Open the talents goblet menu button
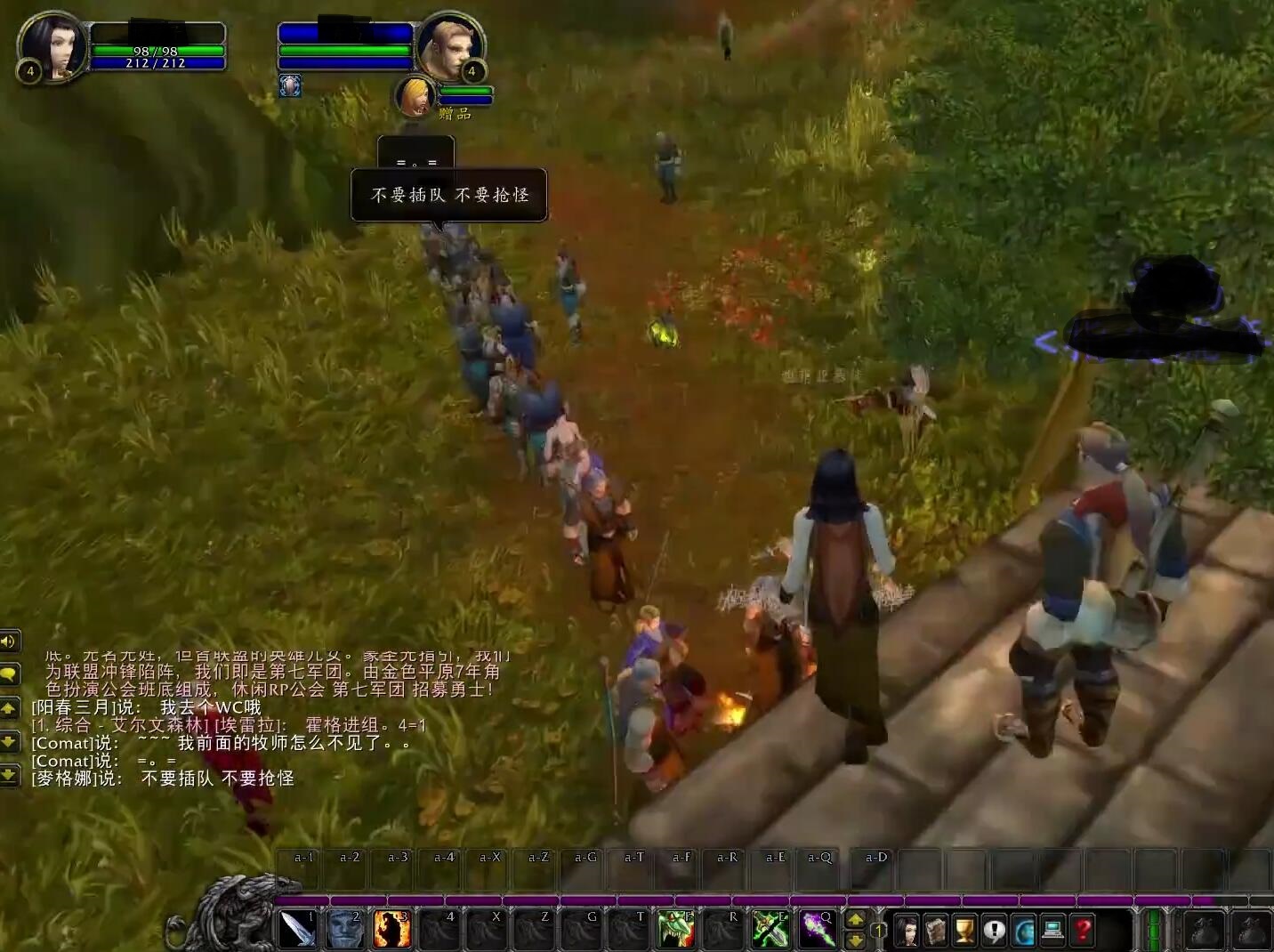 (x=965, y=931)
